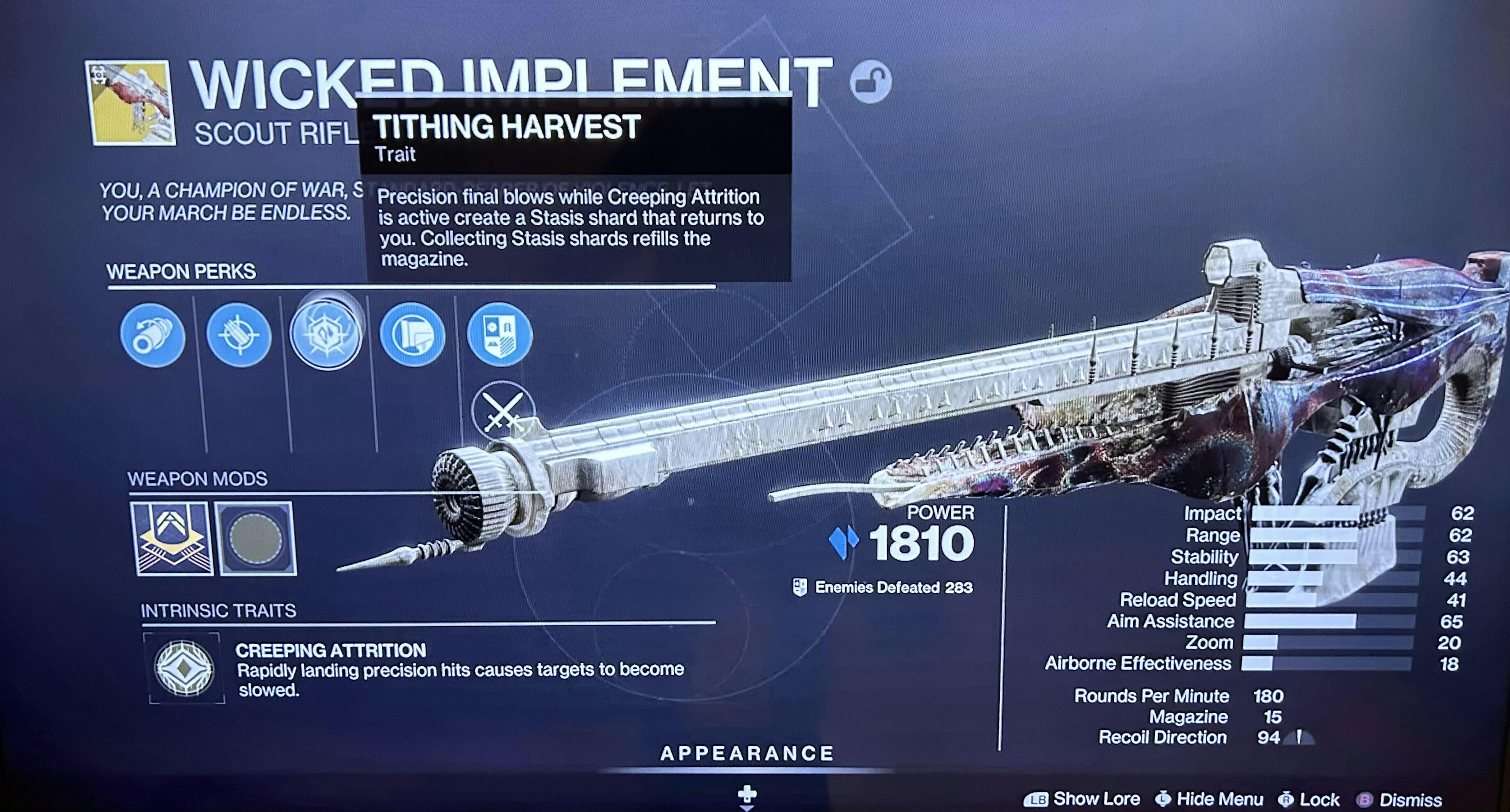This screenshot has height=812, width=1510.
Task: Choose the shield-shaped tracker perk icon
Action: (499, 334)
